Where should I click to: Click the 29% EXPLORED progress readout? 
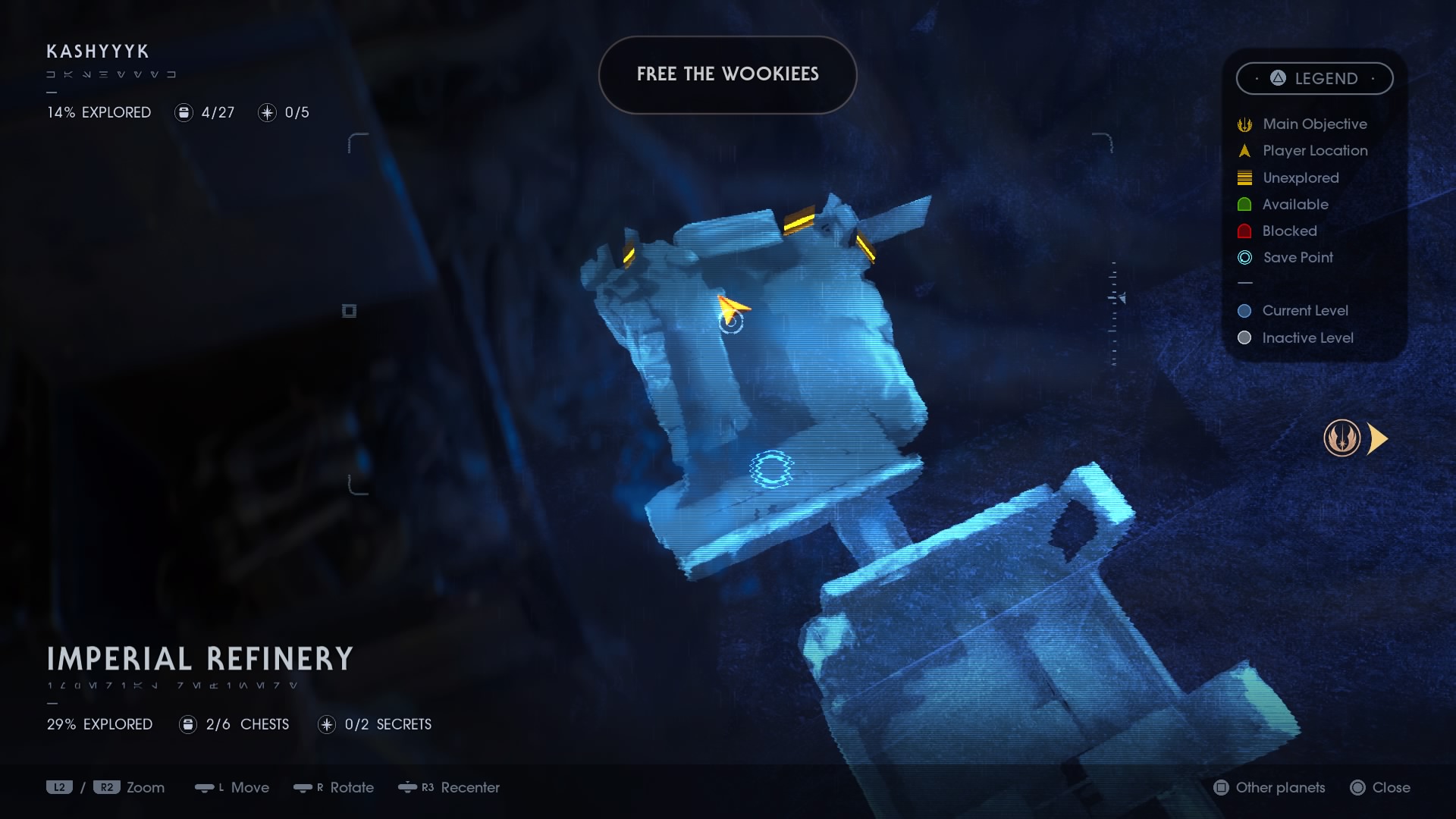99,724
